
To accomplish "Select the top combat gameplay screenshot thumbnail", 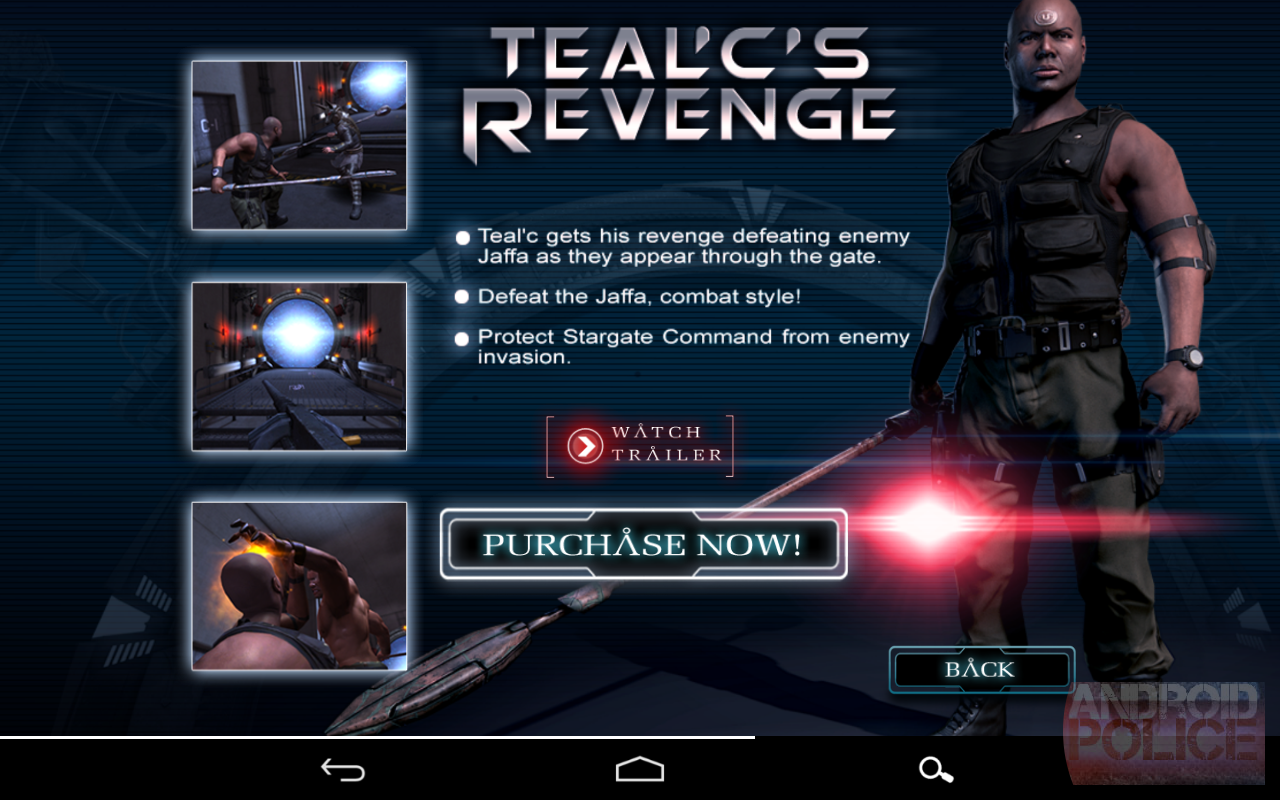I will (x=299, y=144).
